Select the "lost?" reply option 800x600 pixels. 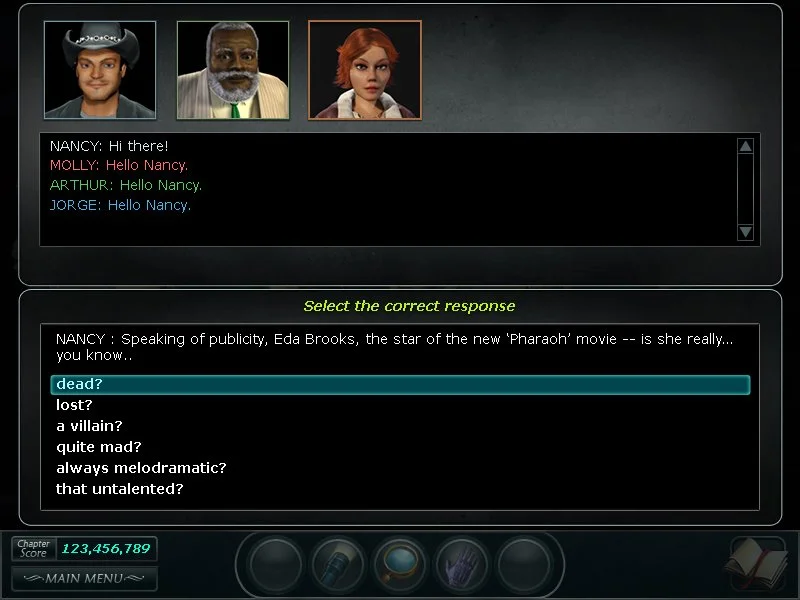74,405
